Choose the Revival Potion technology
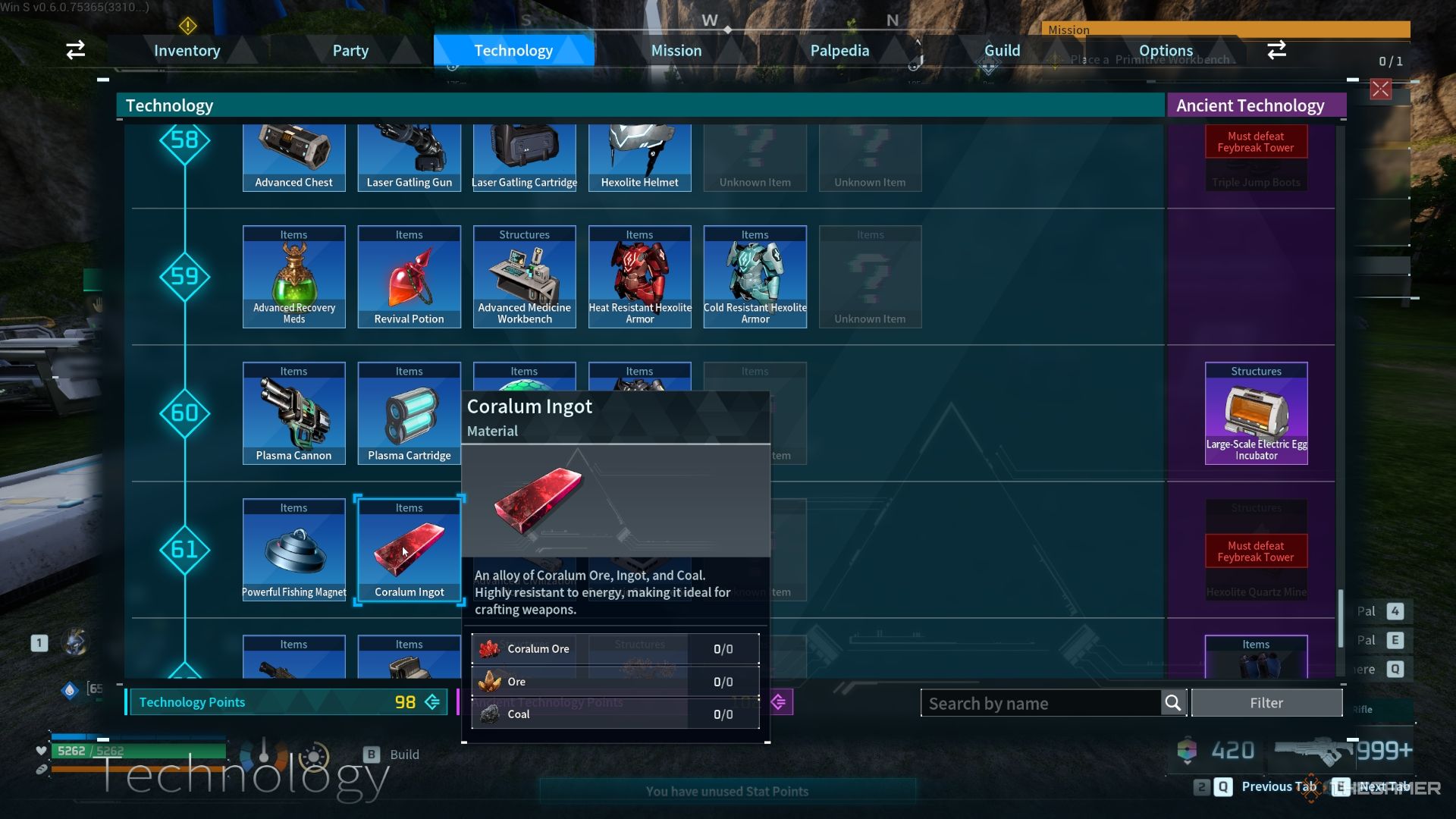 pyautogui.click(x=409, y=277)
